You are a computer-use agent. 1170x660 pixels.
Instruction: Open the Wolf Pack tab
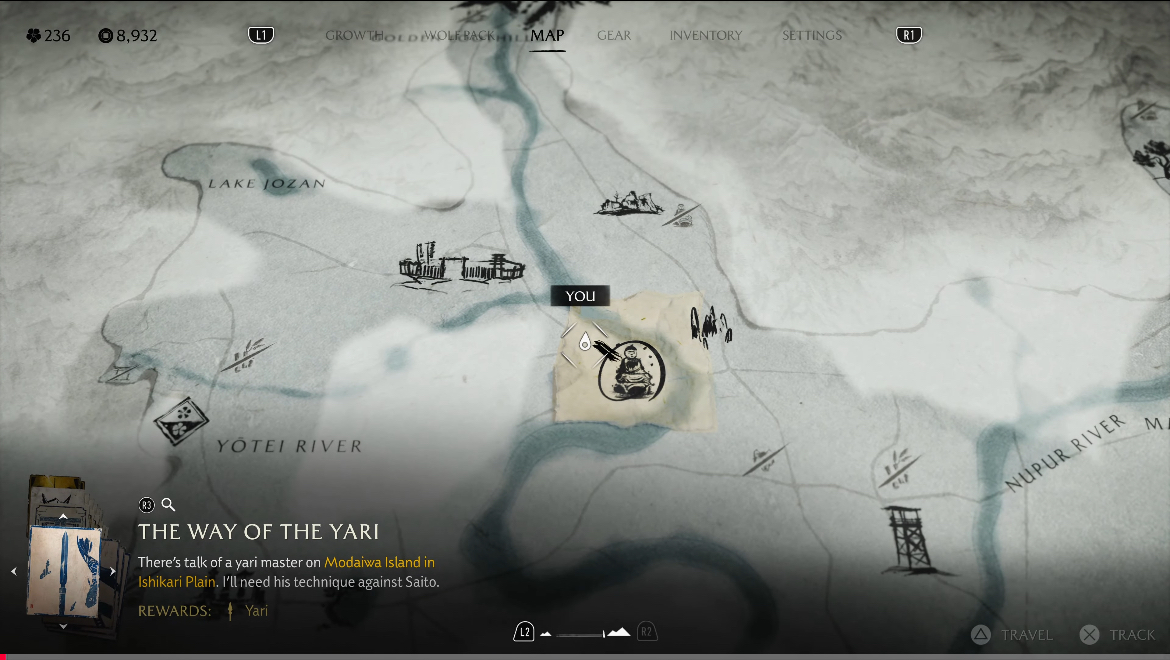pyautogui.click(x=459, y=36)
